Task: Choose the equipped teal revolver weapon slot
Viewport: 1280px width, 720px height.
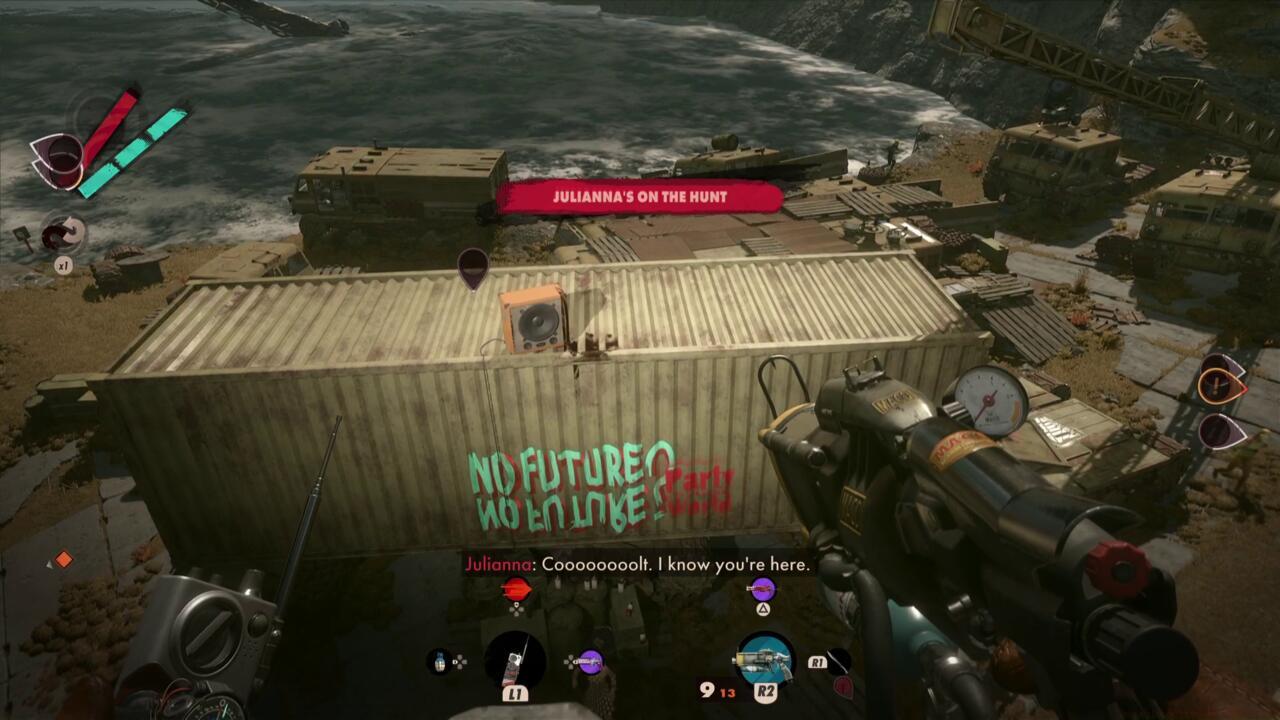Action: click(x=765, y=659)
